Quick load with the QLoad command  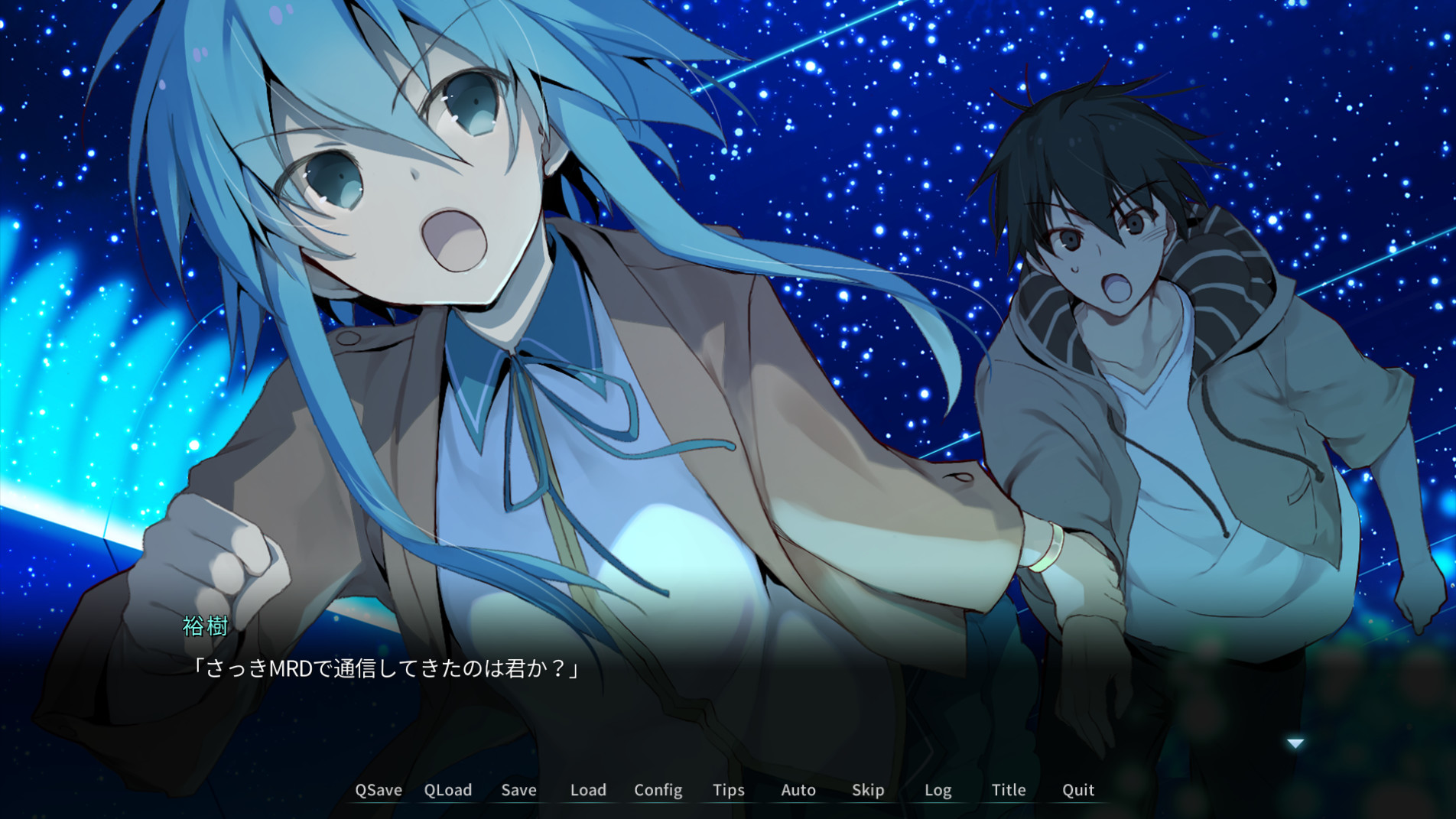448,790
